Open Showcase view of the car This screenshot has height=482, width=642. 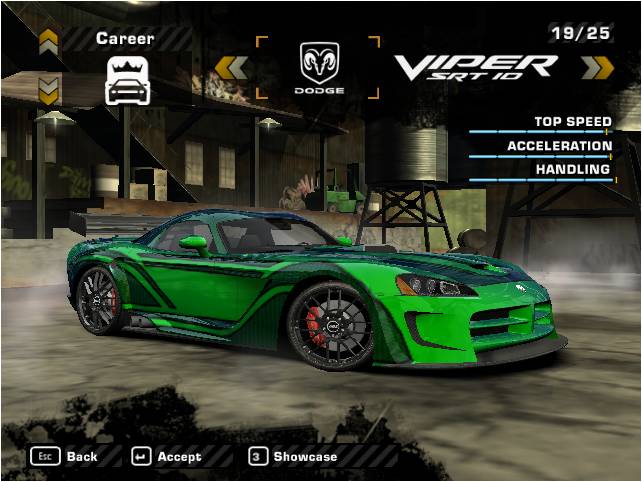(293, 456)
